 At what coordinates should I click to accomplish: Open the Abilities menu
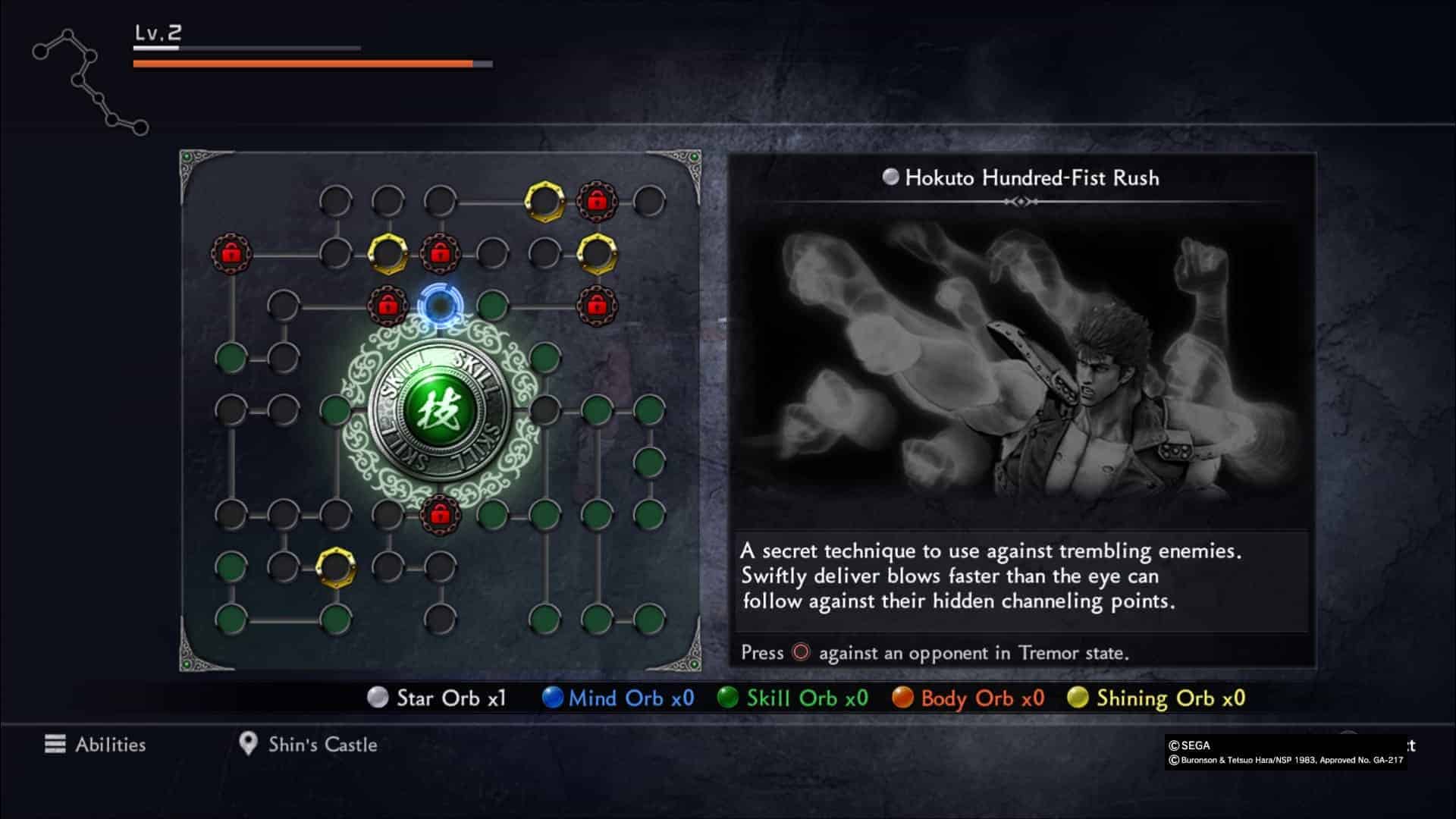(x=96, y=744)
